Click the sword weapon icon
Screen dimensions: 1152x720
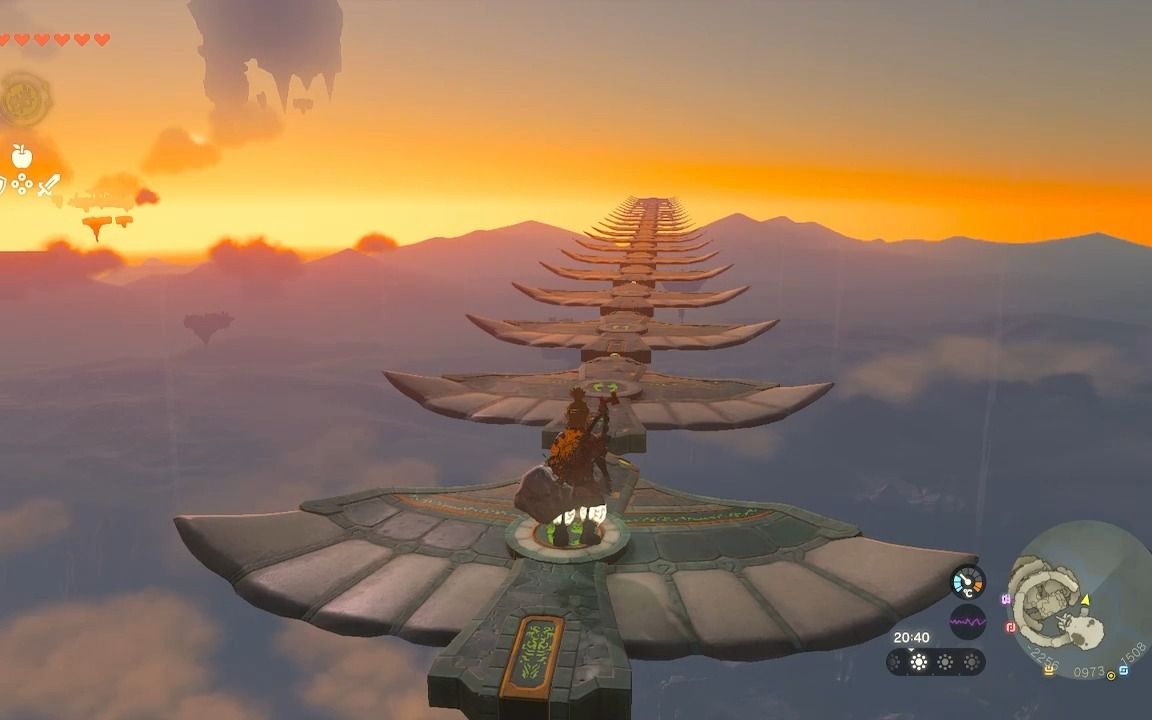point(48,185)
